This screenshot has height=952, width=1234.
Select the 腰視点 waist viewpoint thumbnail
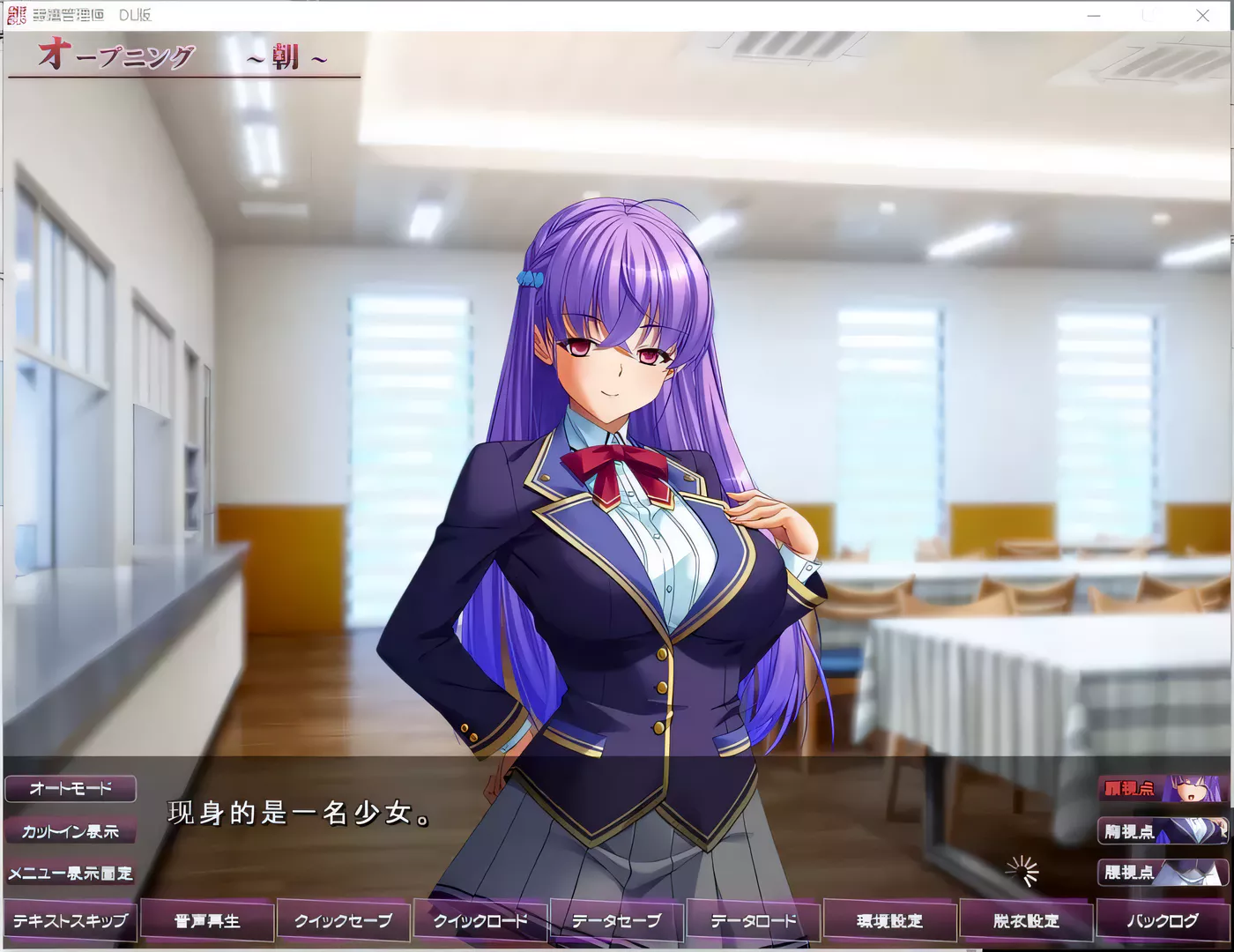tap(1162, 874)
